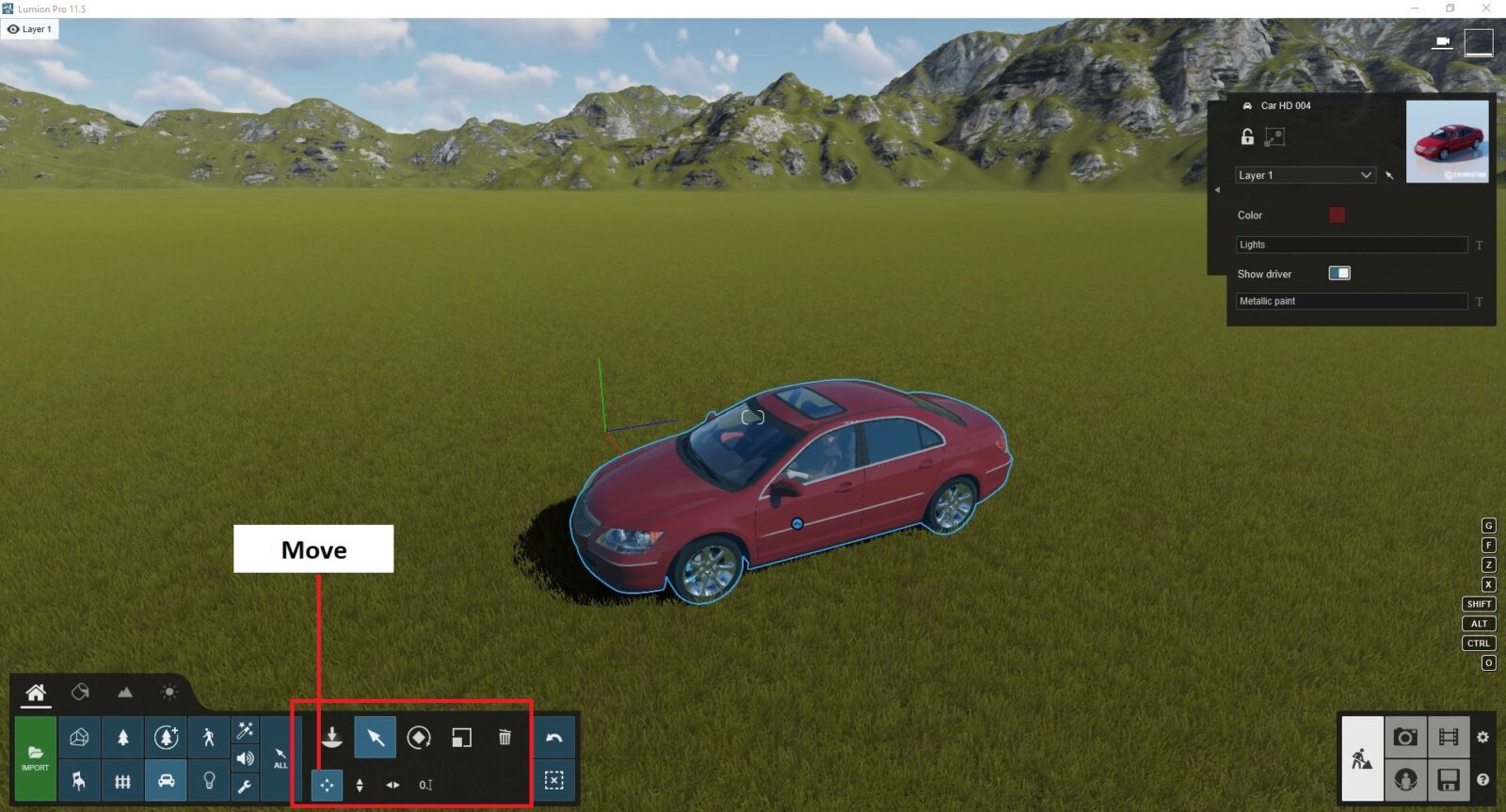Open the Weather sun tab
1506x812 pixels.
point(169,693)
